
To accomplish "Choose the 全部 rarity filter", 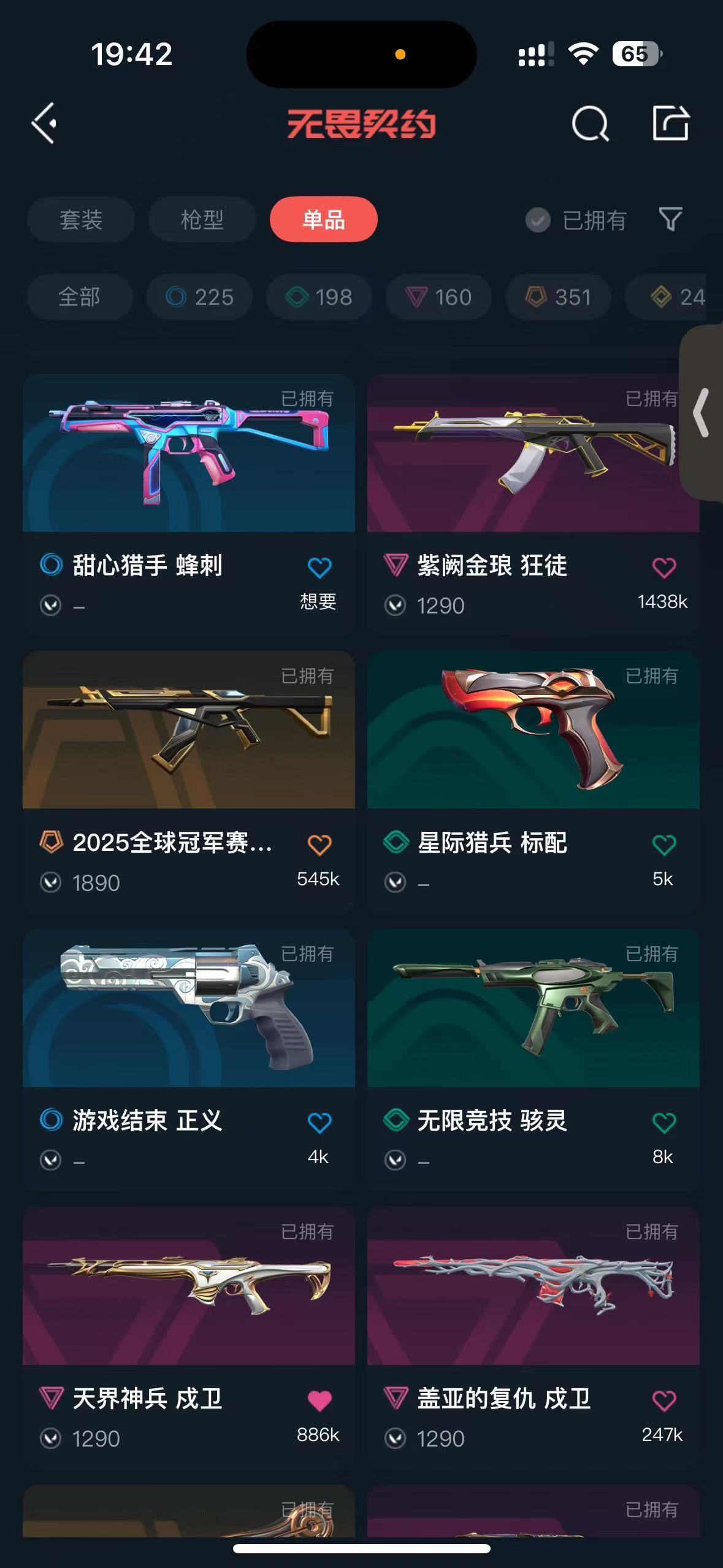I will pos(80,298).
